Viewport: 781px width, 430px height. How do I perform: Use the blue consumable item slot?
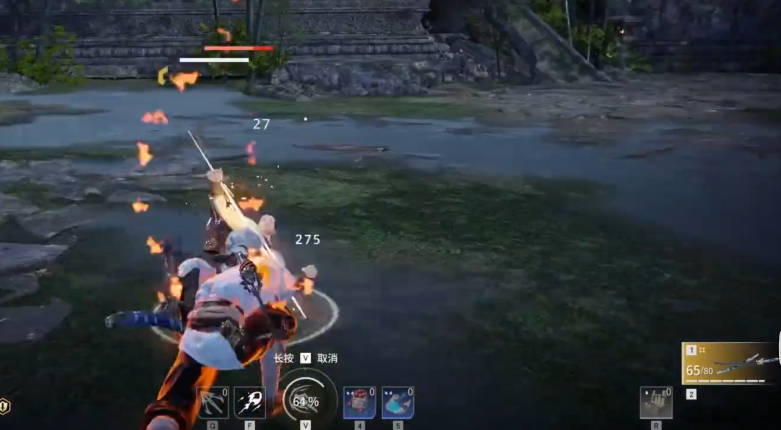397,402
